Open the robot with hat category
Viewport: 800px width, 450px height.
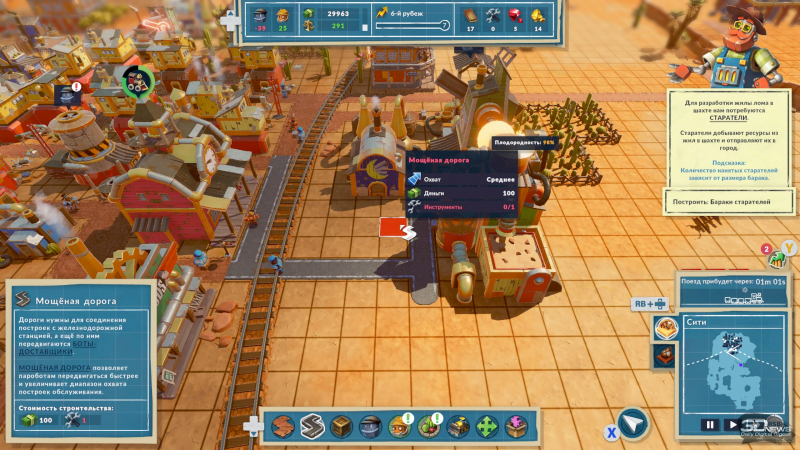(370, 426)
